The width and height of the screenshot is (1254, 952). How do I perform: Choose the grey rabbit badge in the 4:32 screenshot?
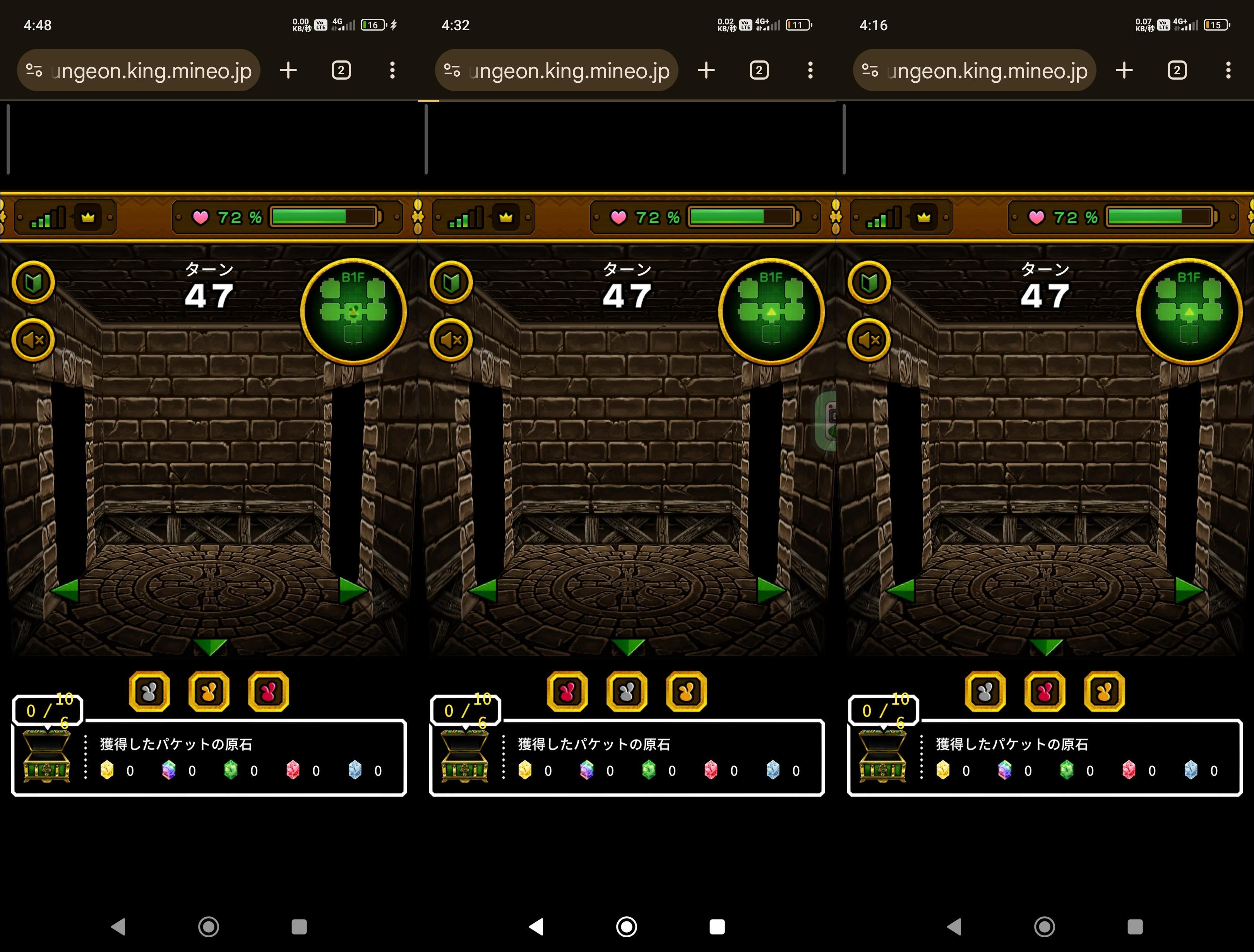(627, 691)
